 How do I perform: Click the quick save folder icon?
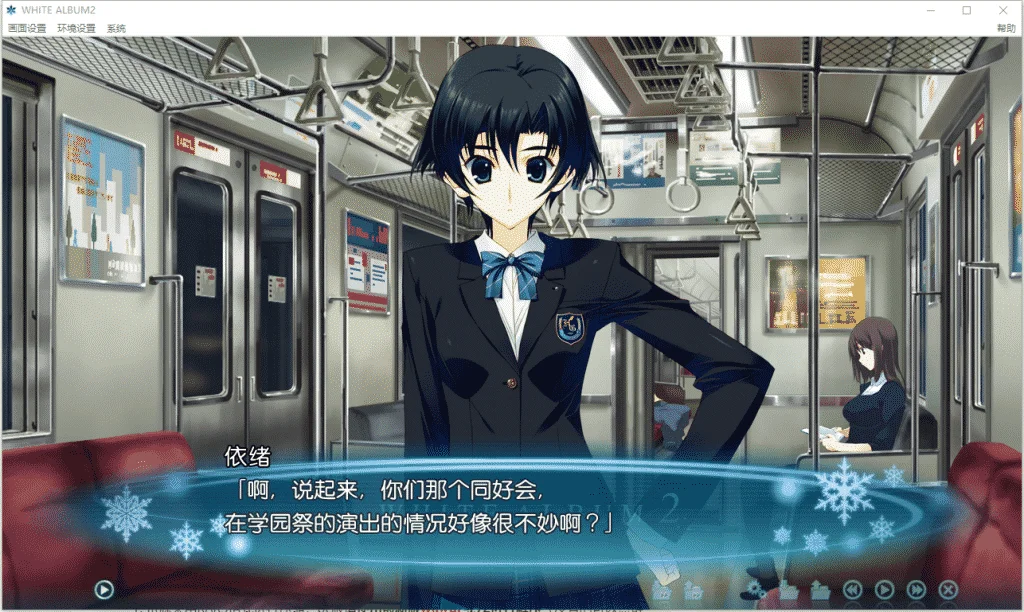[660, 590]
